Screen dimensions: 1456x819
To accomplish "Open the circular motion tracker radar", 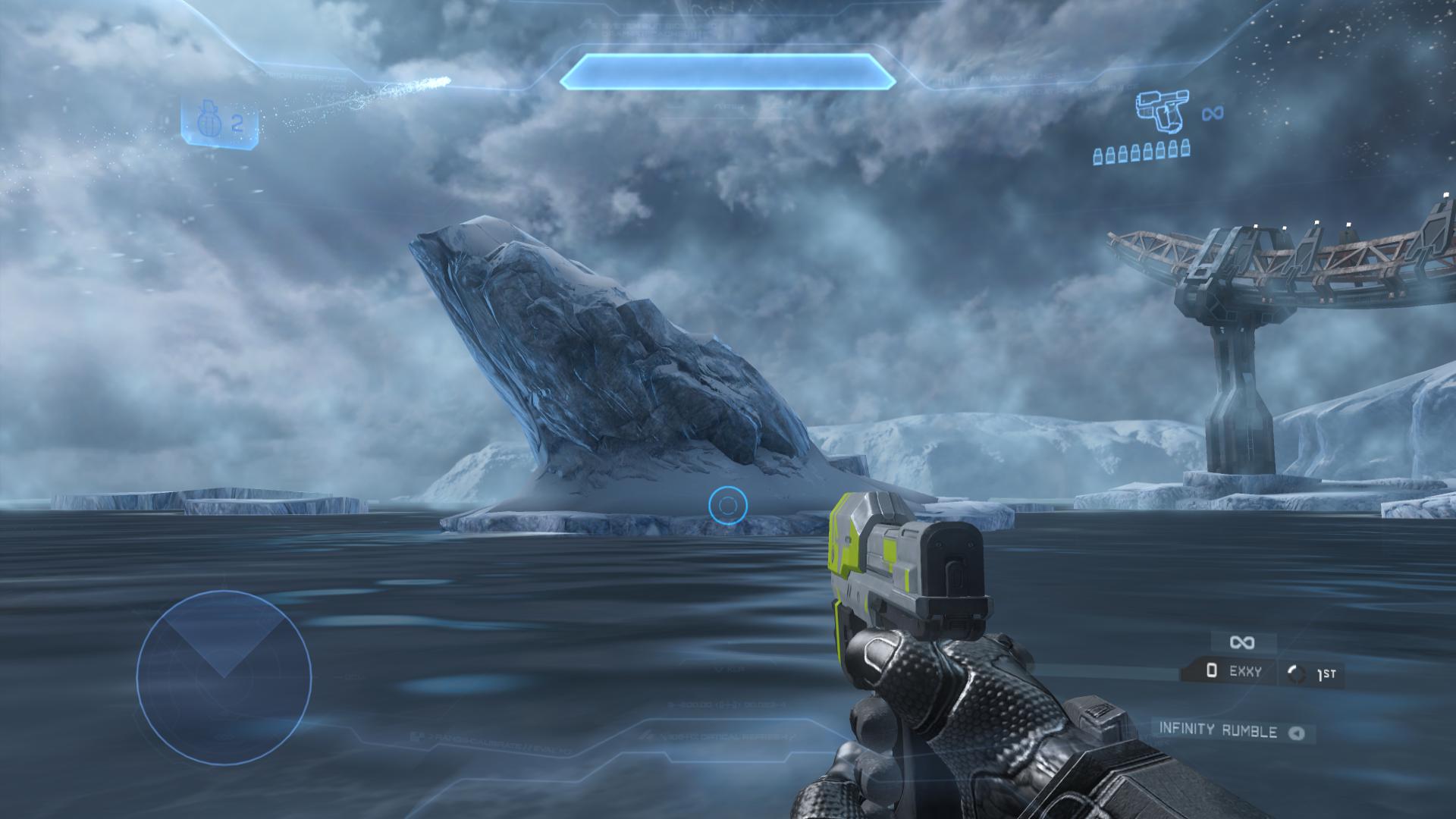I will pos(224,677).
